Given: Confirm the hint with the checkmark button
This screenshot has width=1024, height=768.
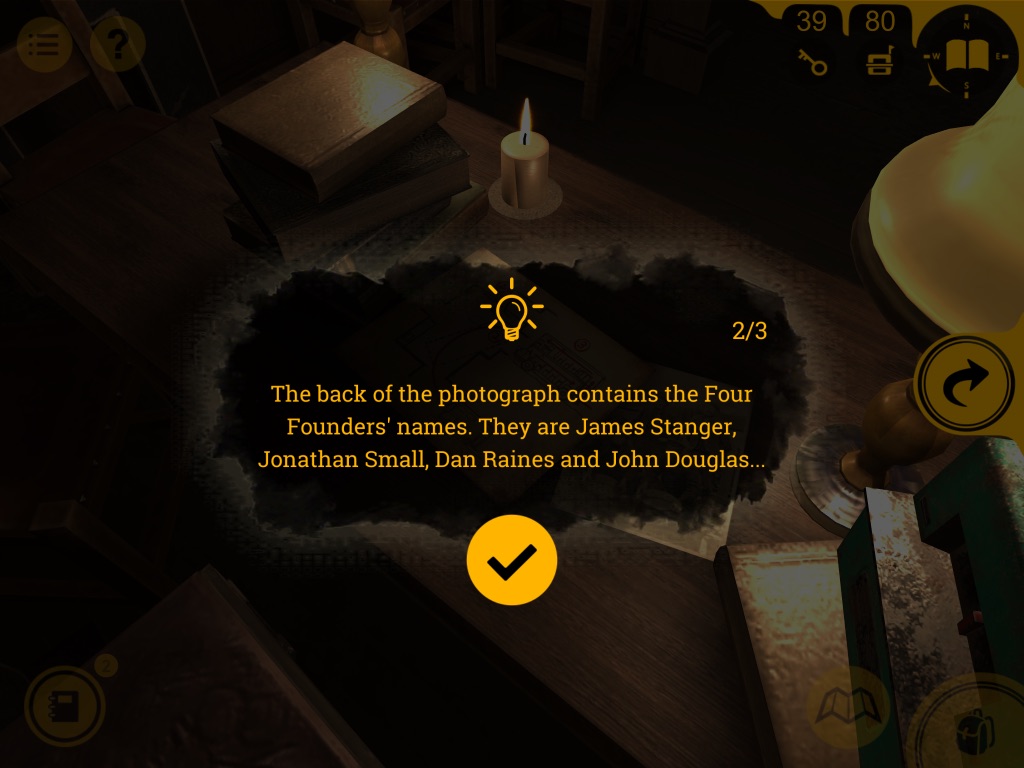Looking at the screenshot, I should (x=511, y=560).
